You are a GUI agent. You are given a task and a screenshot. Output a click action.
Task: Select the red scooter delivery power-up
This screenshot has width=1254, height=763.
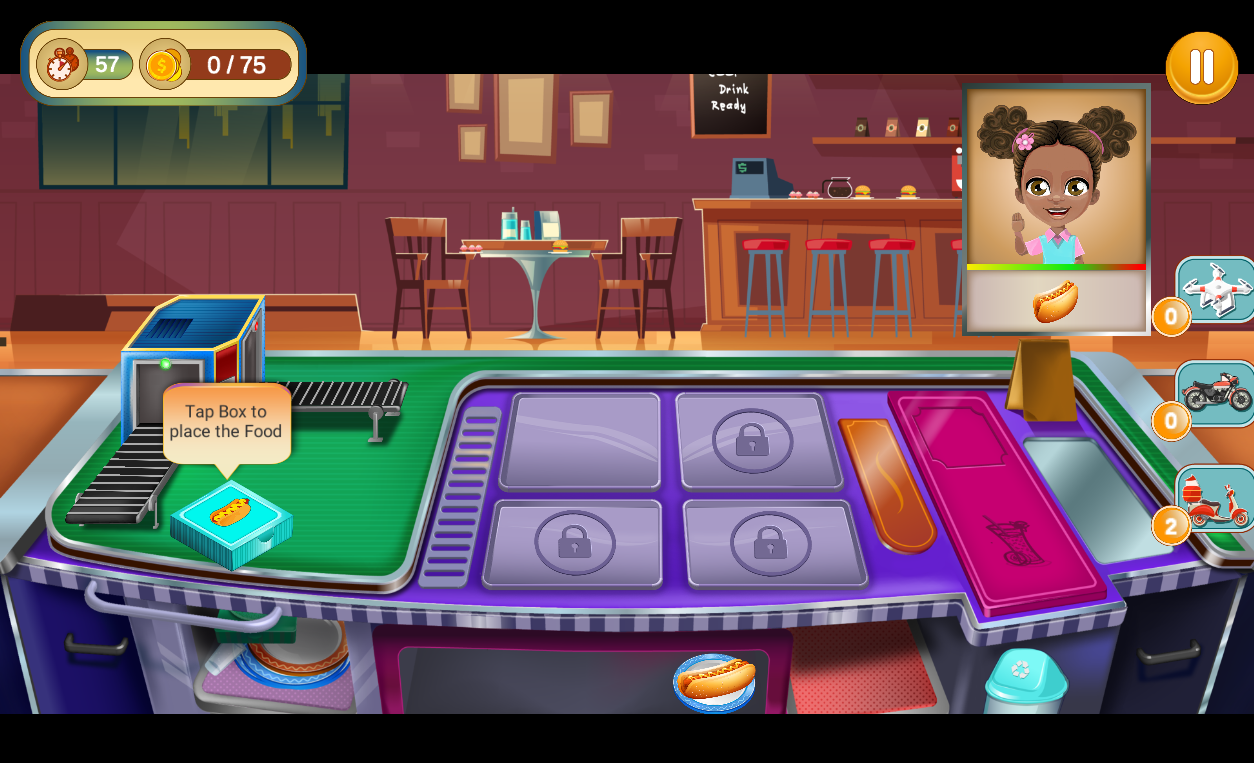[1215, 499]
